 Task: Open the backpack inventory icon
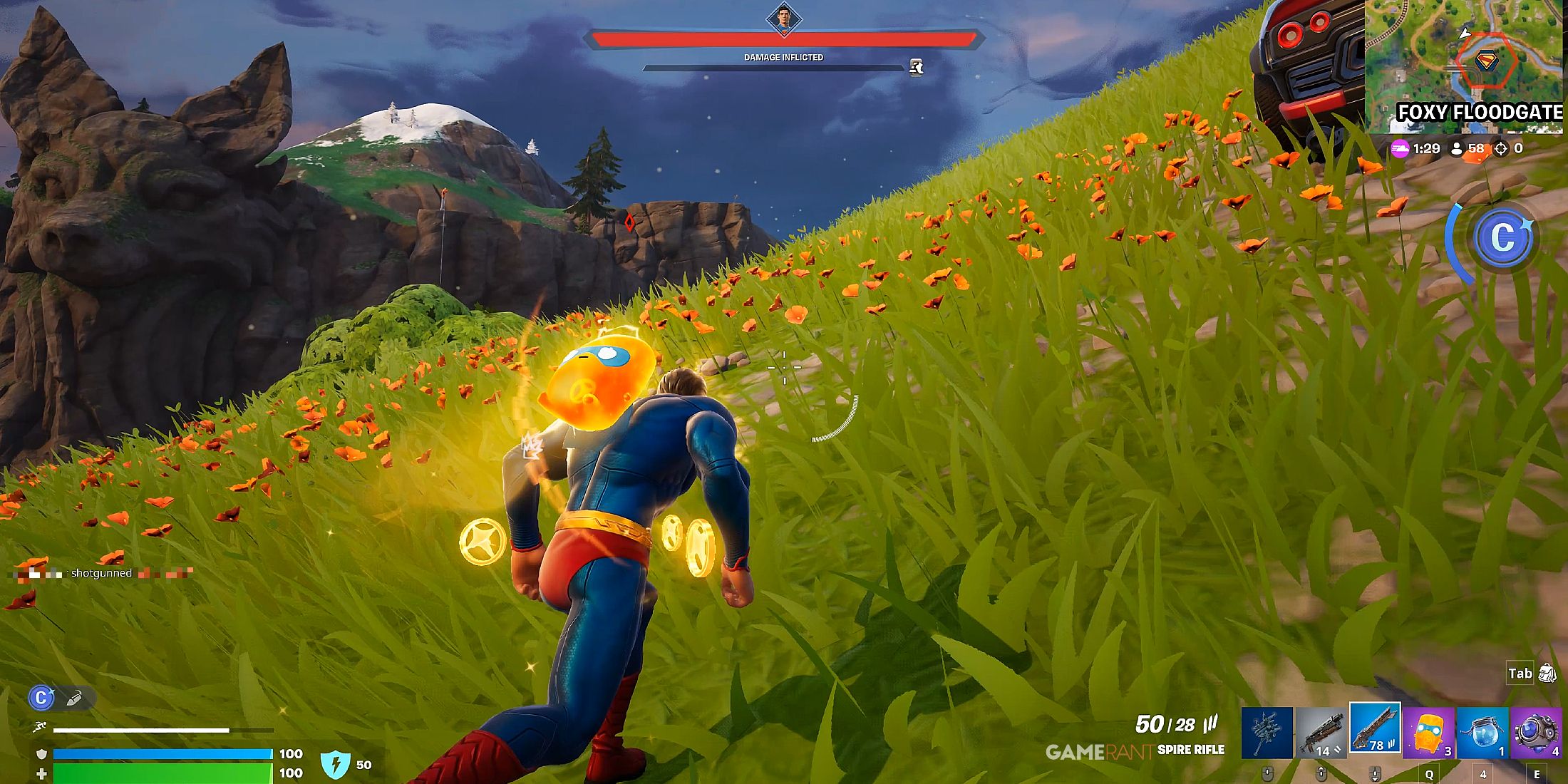pyautogui.click(x=1547, y=673)
